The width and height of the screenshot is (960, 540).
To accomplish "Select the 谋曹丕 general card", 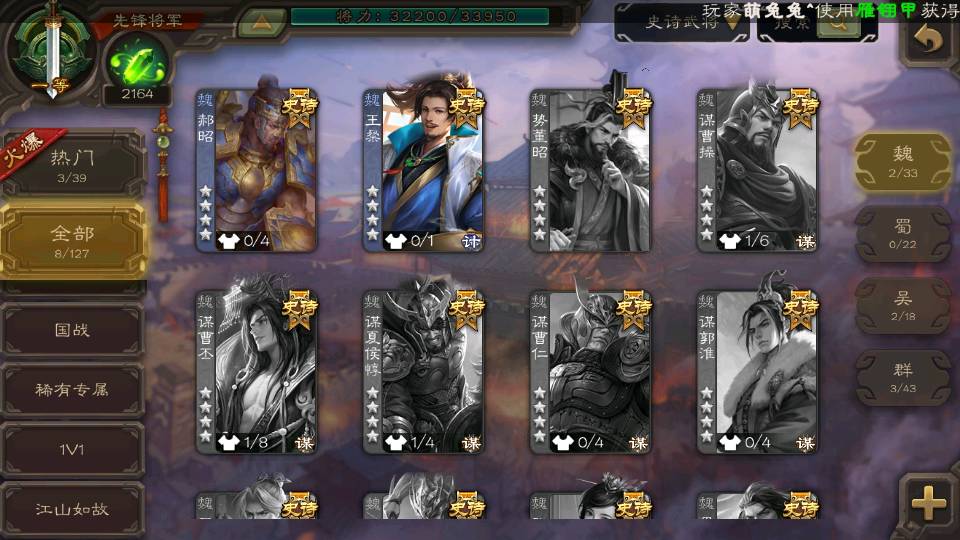I will tap(257, 371).
